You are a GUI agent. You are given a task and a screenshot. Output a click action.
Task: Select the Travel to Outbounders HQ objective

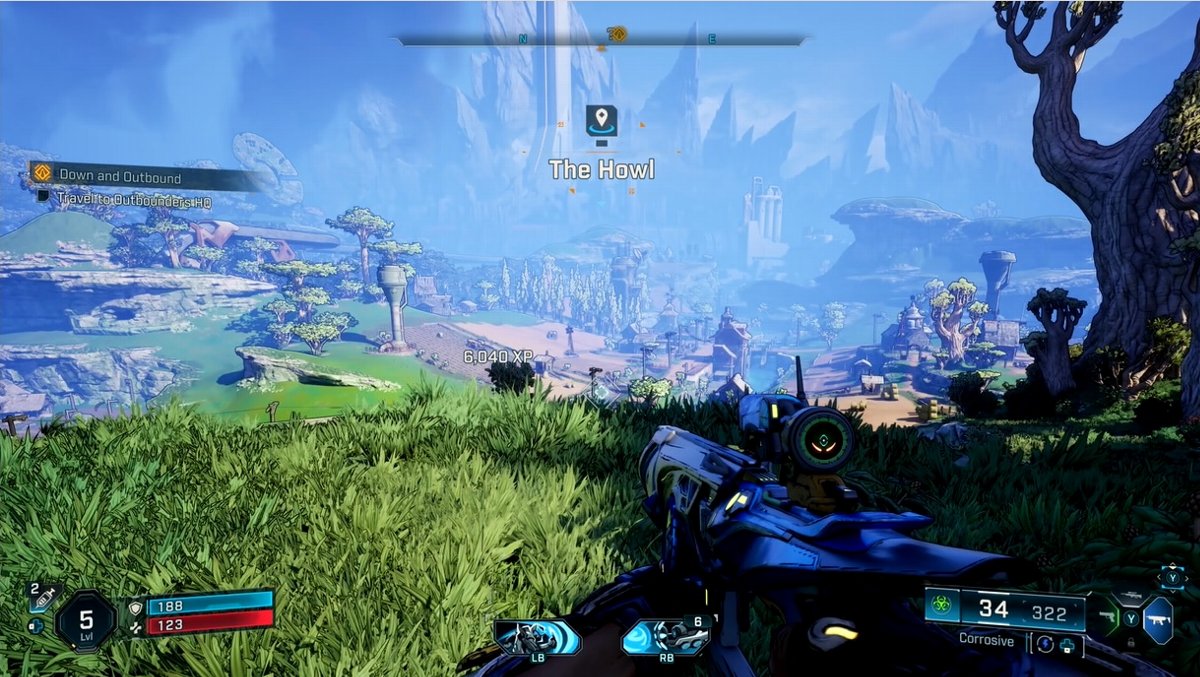134,200
